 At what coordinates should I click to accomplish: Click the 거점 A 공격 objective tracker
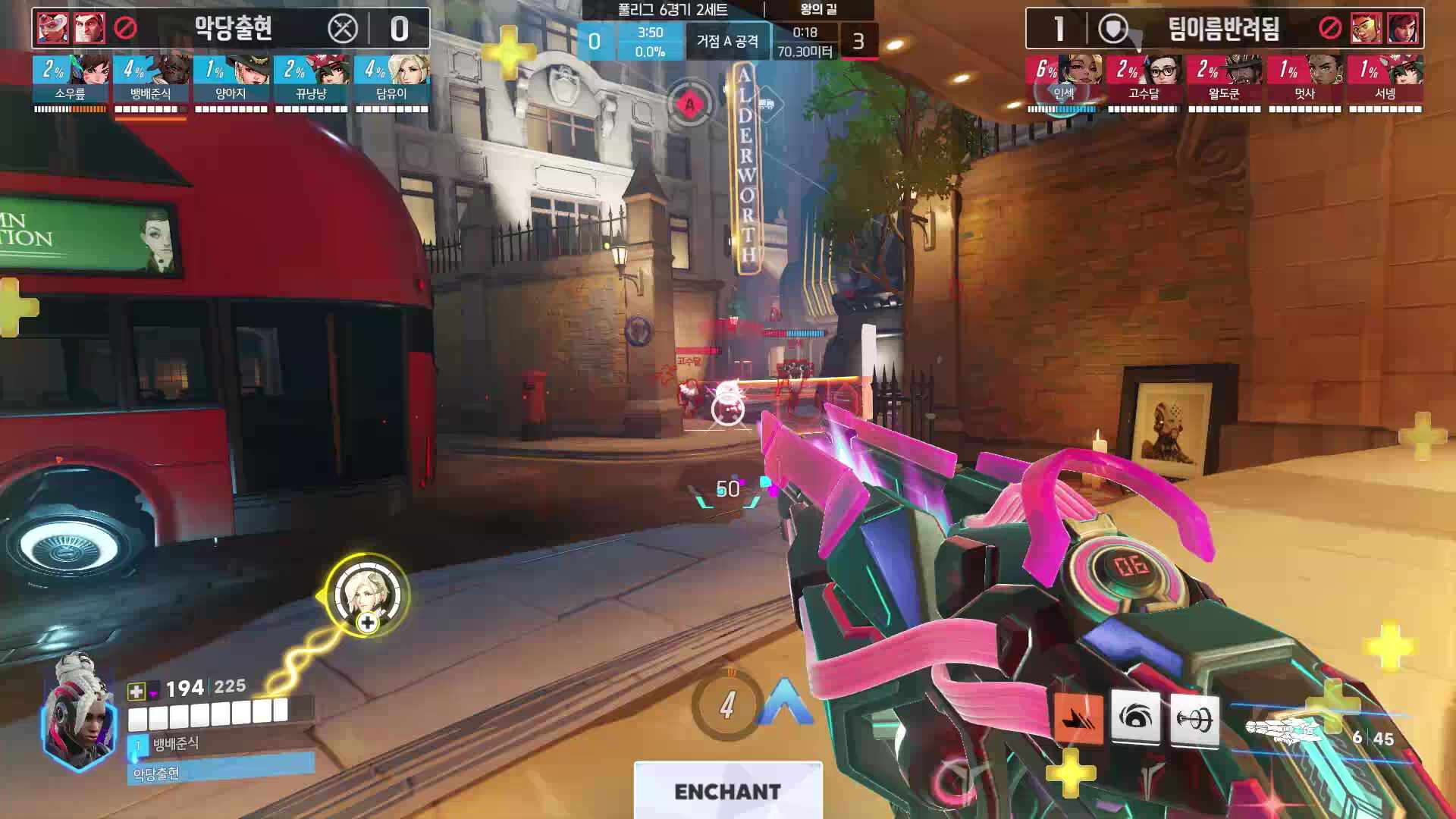coord(727,41)
